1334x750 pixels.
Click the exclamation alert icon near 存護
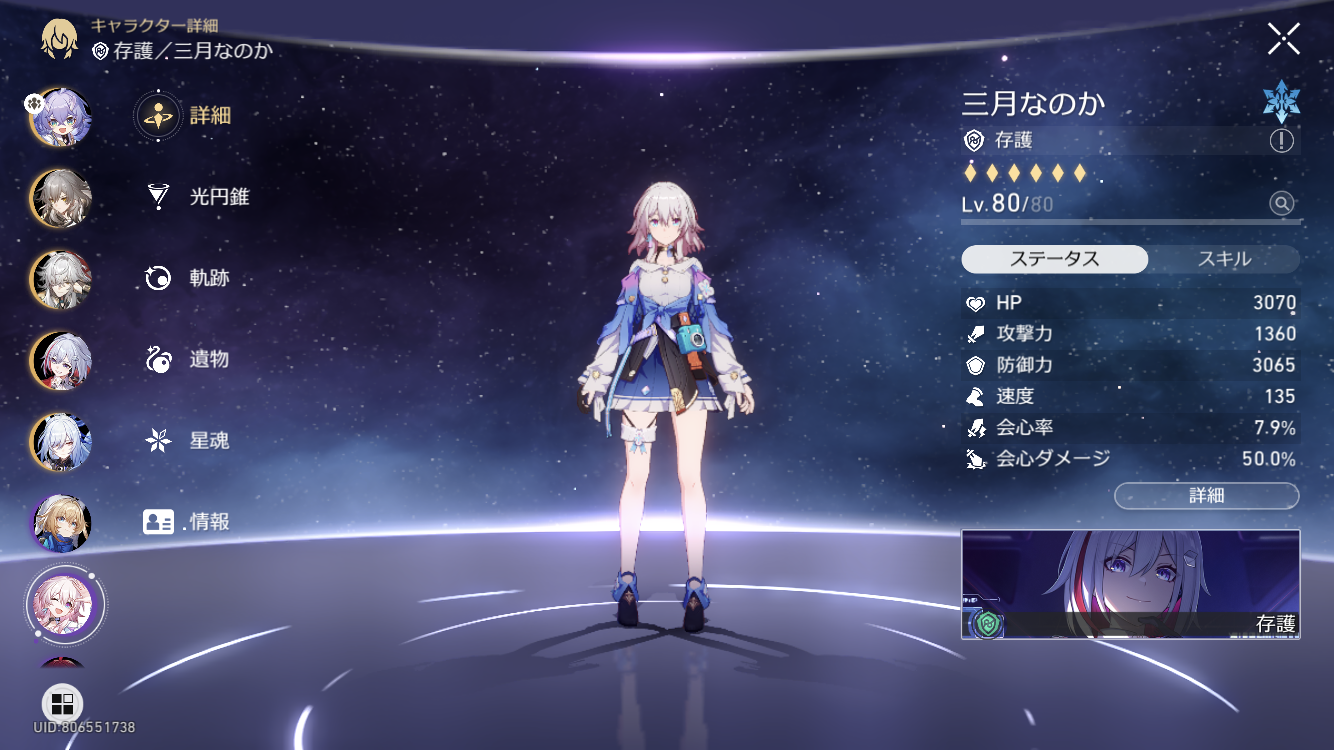(1280, 142)
